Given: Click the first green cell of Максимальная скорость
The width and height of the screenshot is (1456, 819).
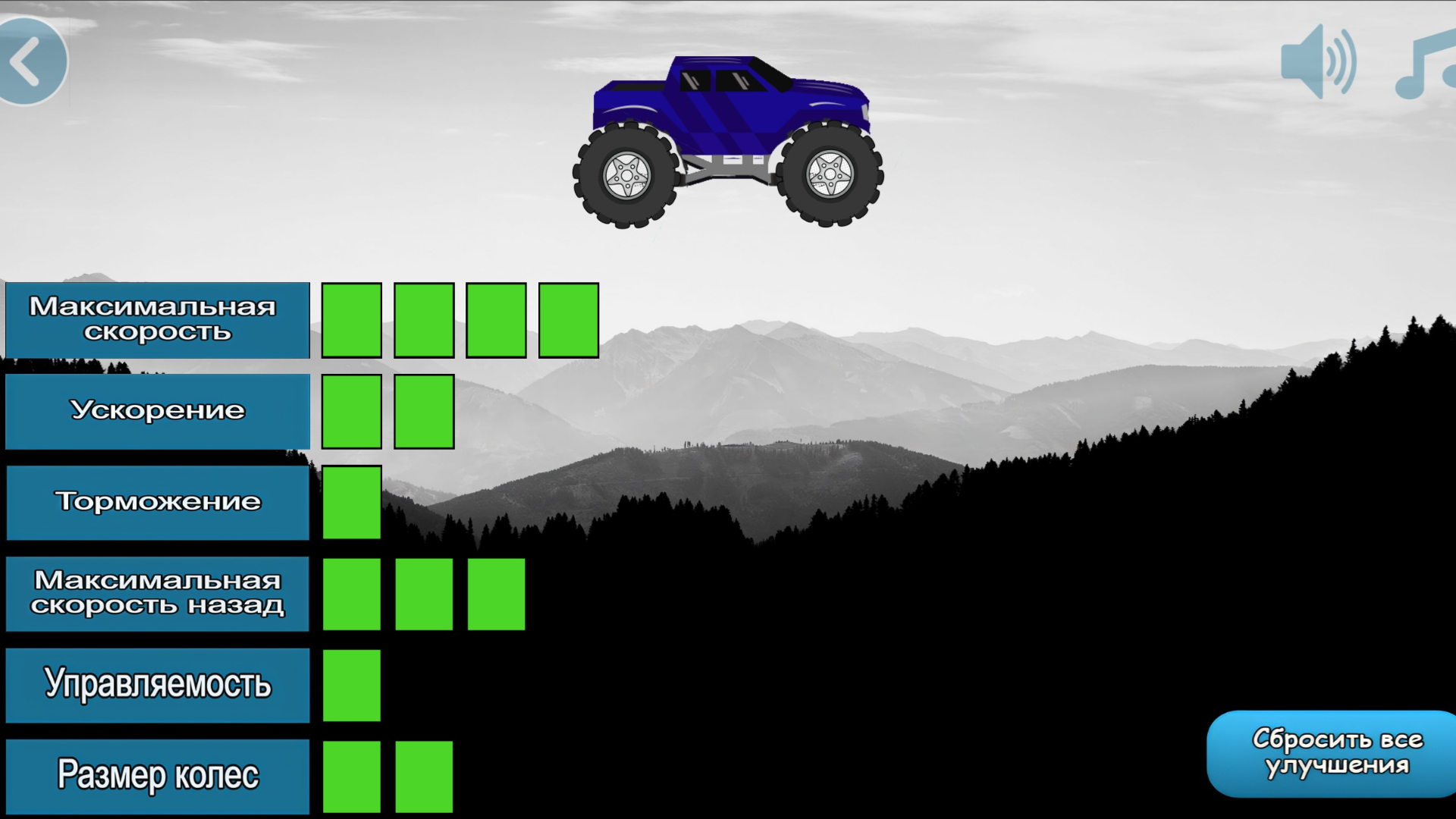Looking at the screenshot, I should [x=351, y=319].
